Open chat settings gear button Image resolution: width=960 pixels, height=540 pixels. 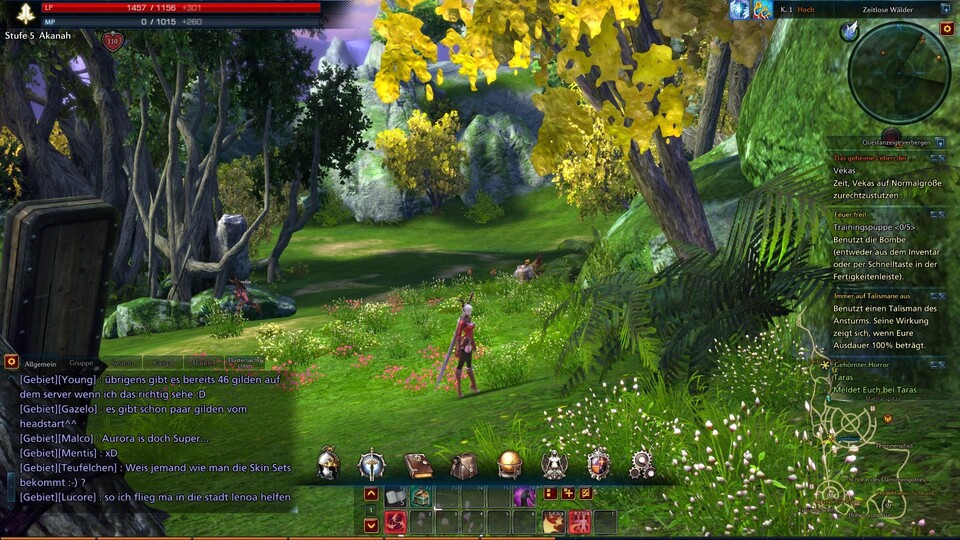pos(11,361)
